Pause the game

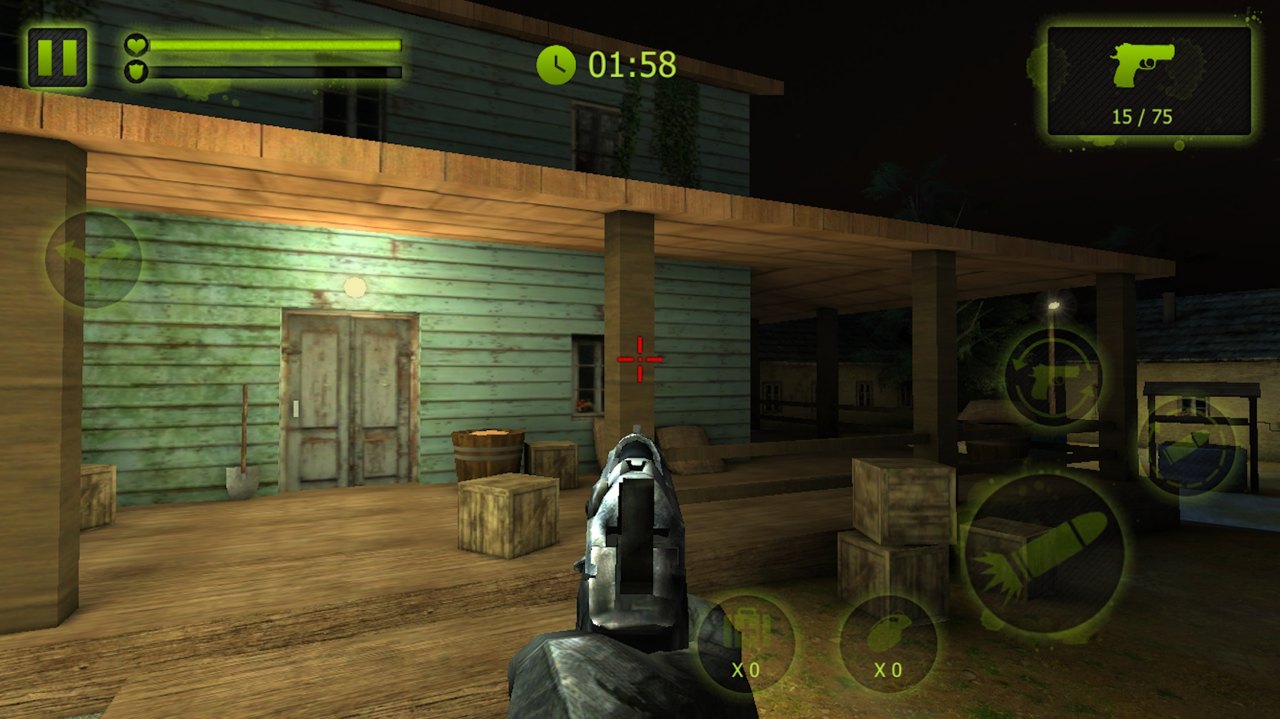click(57, 57)
